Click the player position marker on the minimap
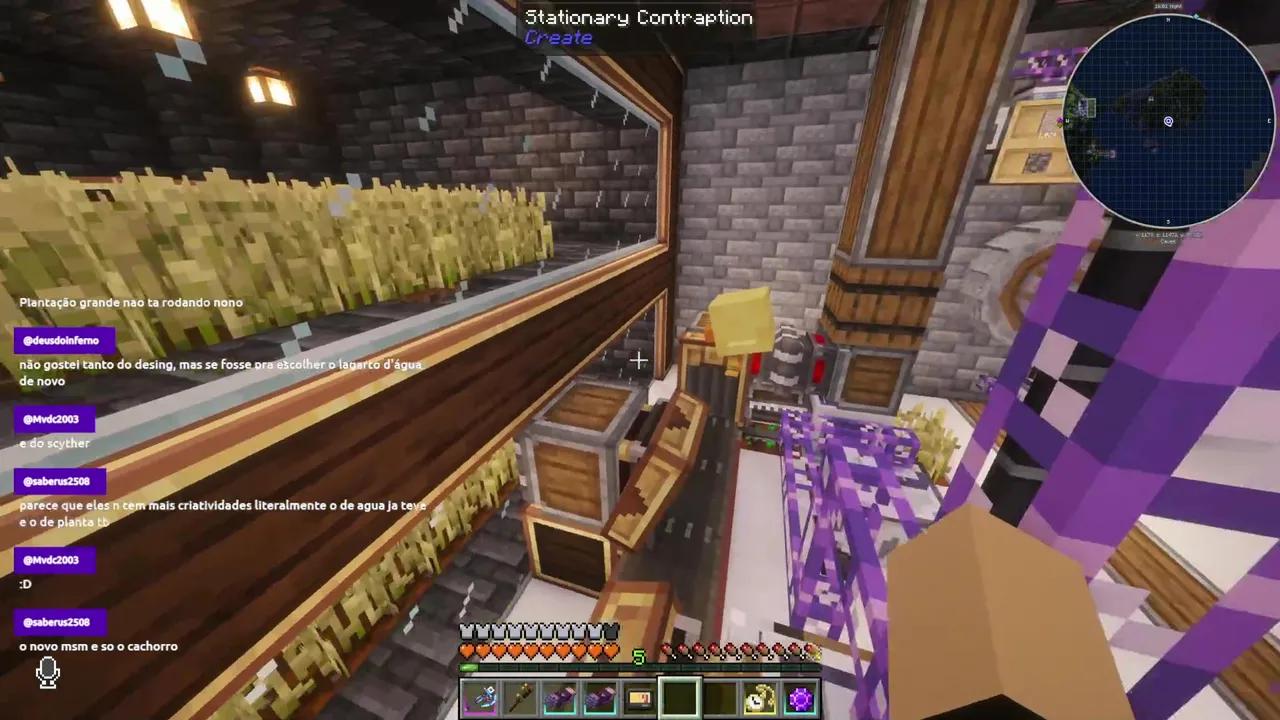Screen dimensions: 1280x720 tap(1168, 121)
